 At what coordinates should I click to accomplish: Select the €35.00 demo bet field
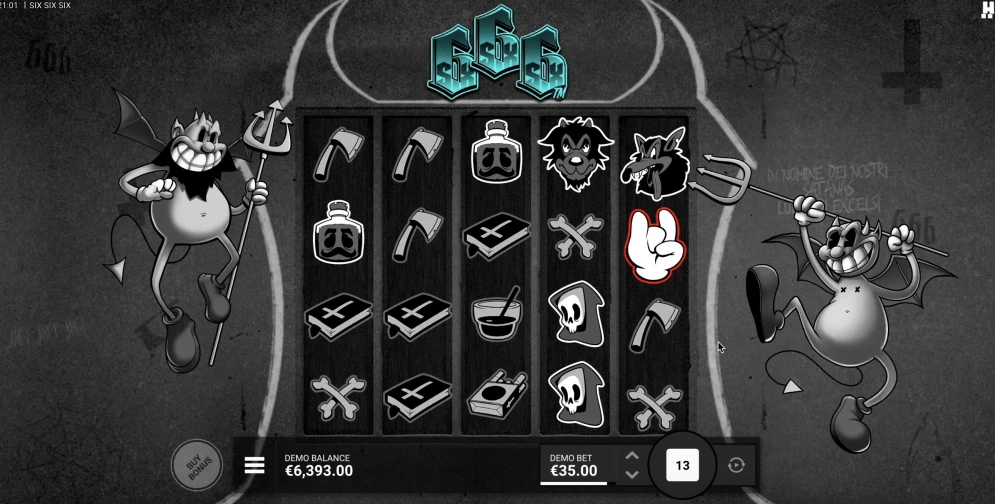point(574,465)
